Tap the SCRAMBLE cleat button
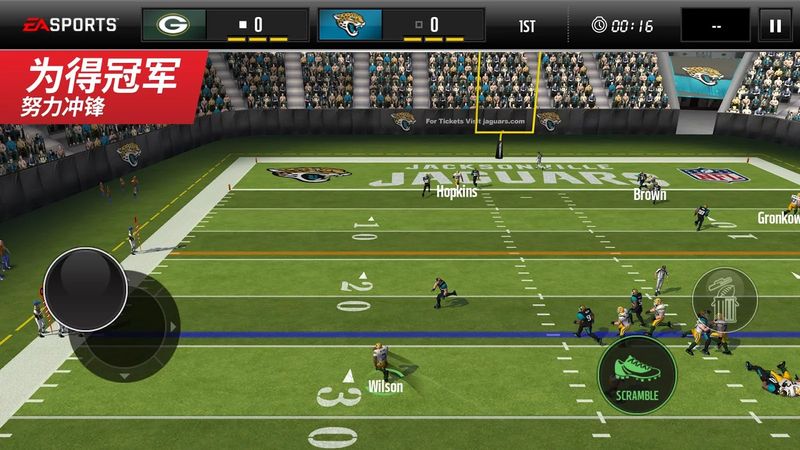Viewport: 800px width, 450px height. pos(637,374)
